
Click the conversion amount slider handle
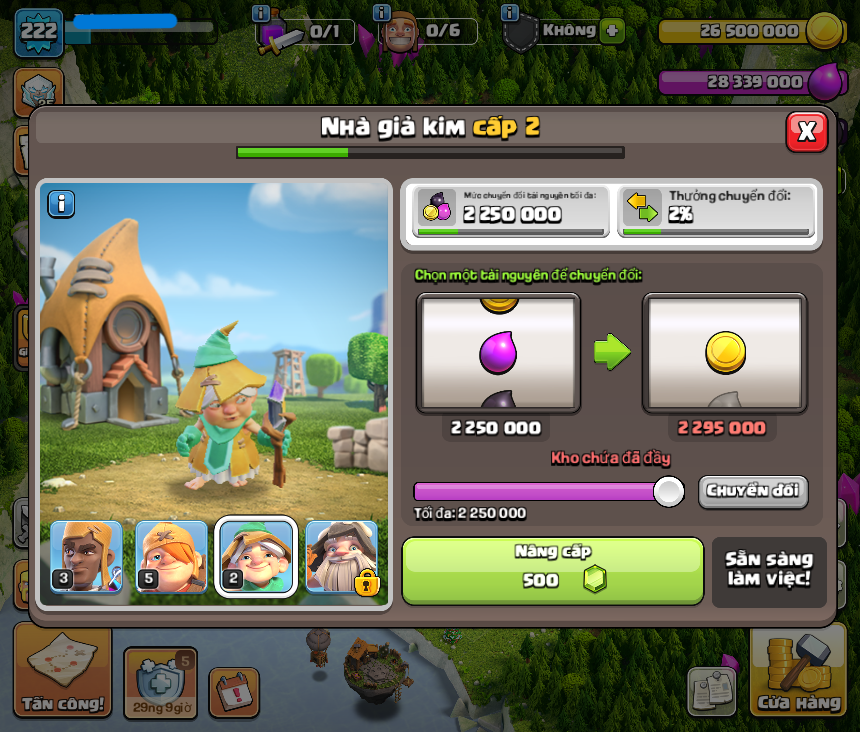click(x=668, y=491)
